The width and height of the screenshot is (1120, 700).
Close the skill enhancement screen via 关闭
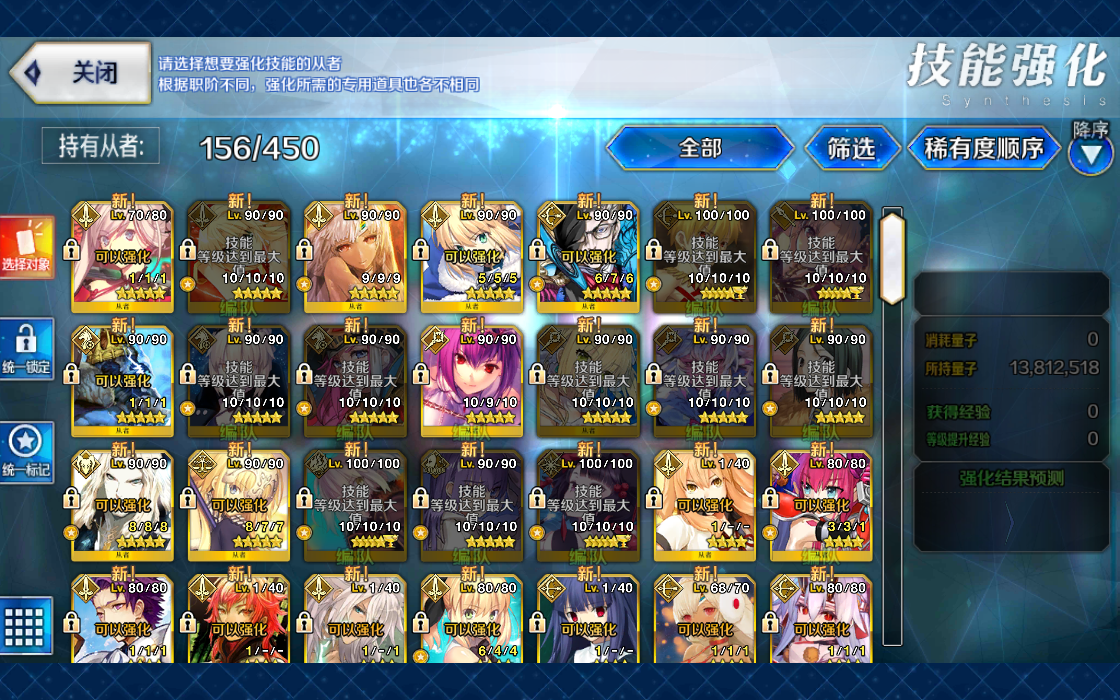[x=82, y=73]
